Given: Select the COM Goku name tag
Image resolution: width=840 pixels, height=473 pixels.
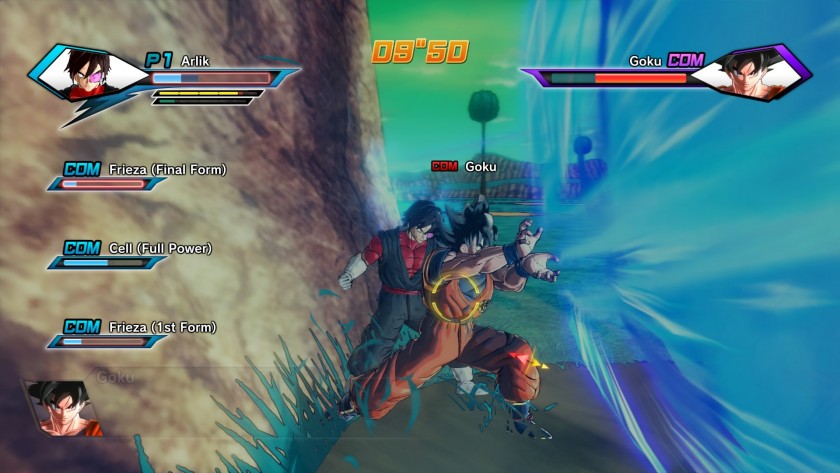Looking at the screenshot, I should 464,166.
